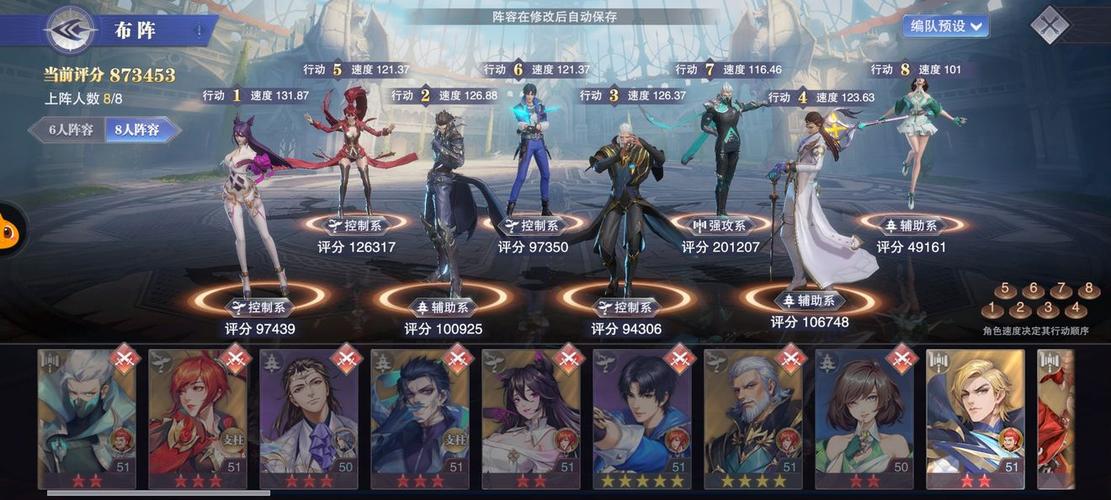The image size is (1111, 500).
Task: Close the formation screen with the X
Action: [x=1050, y=25]
